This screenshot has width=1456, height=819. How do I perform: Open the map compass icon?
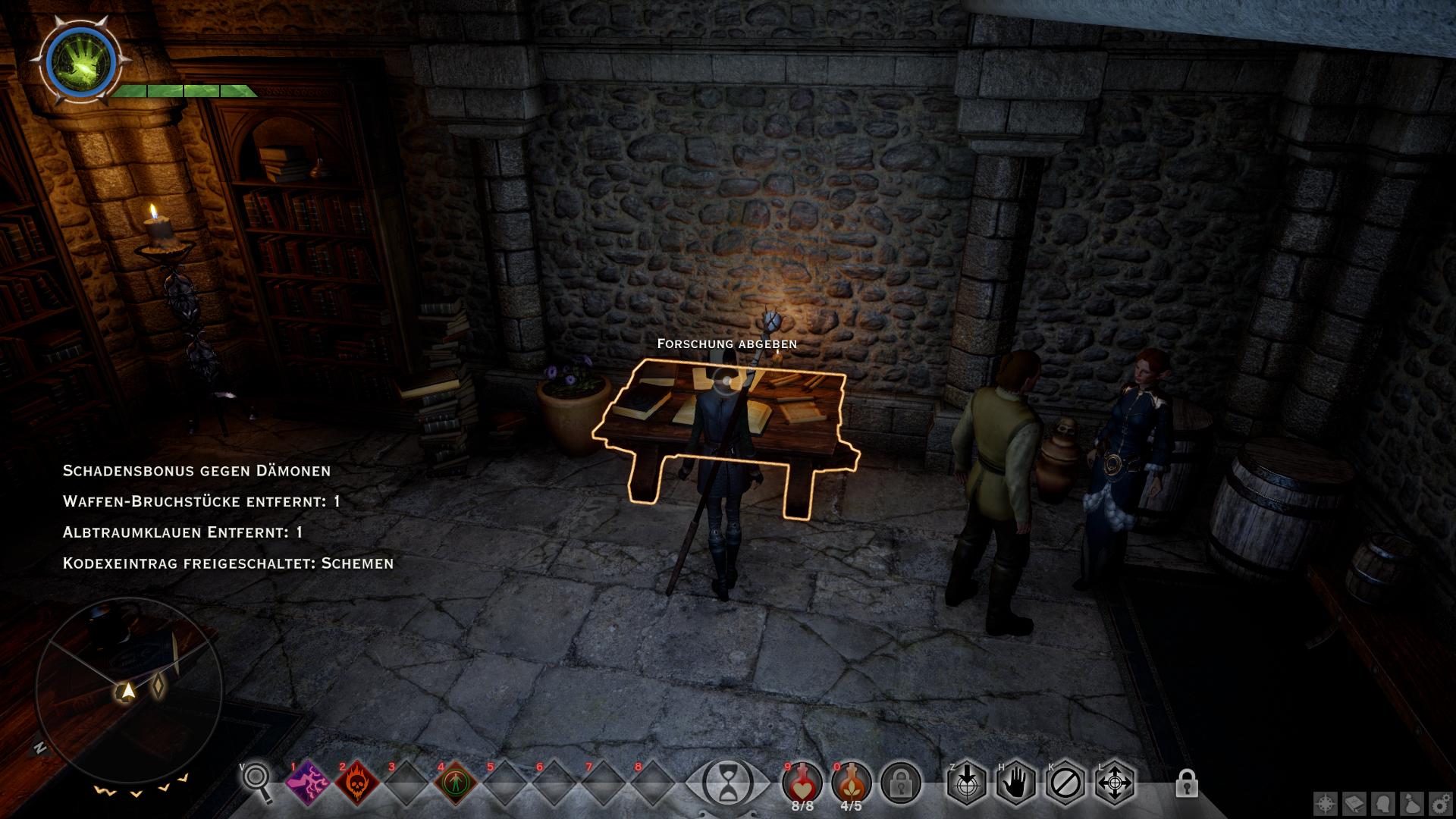click(1326, 803)
